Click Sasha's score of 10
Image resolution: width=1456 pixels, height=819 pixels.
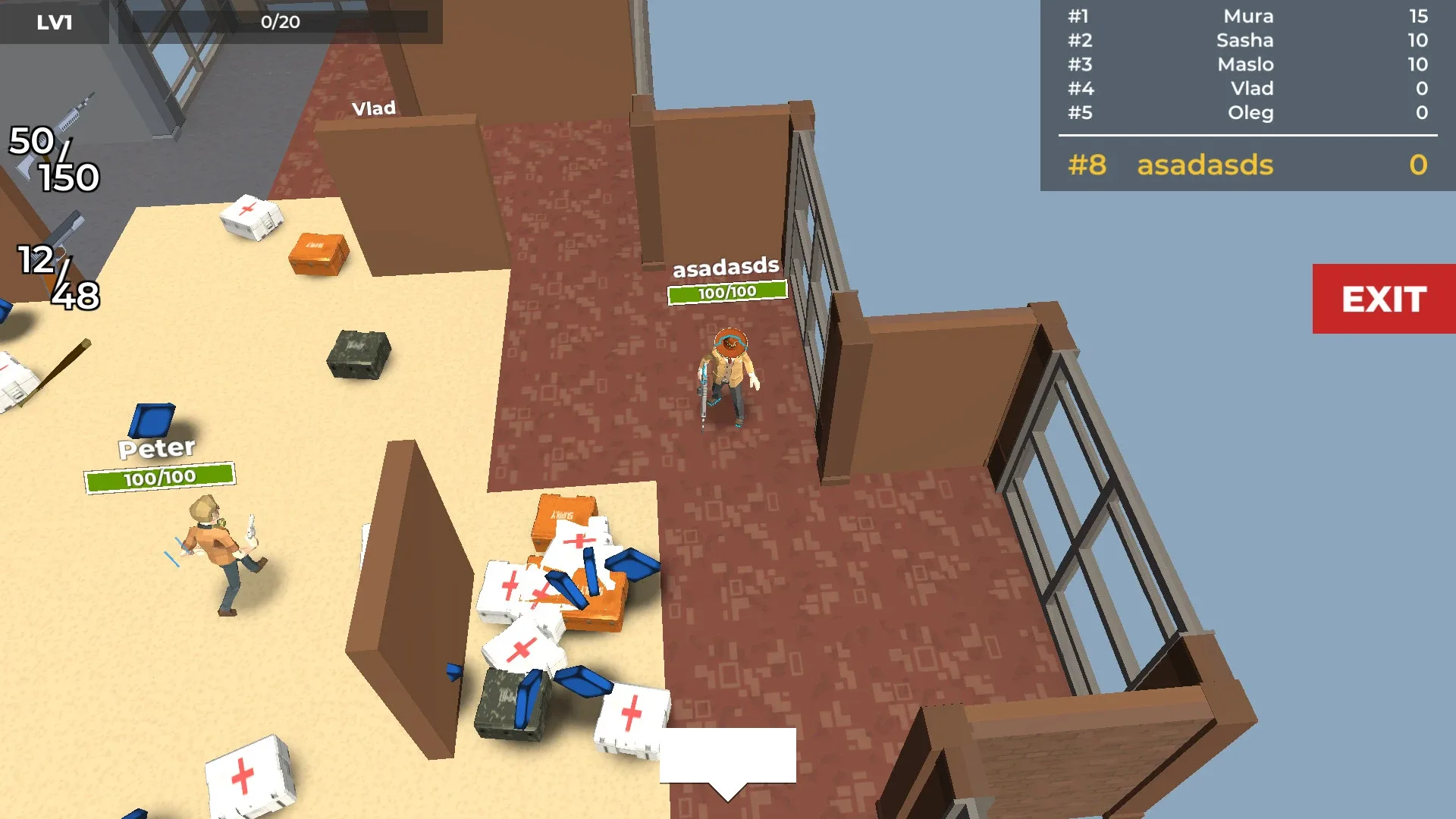tap(1418, 40)
